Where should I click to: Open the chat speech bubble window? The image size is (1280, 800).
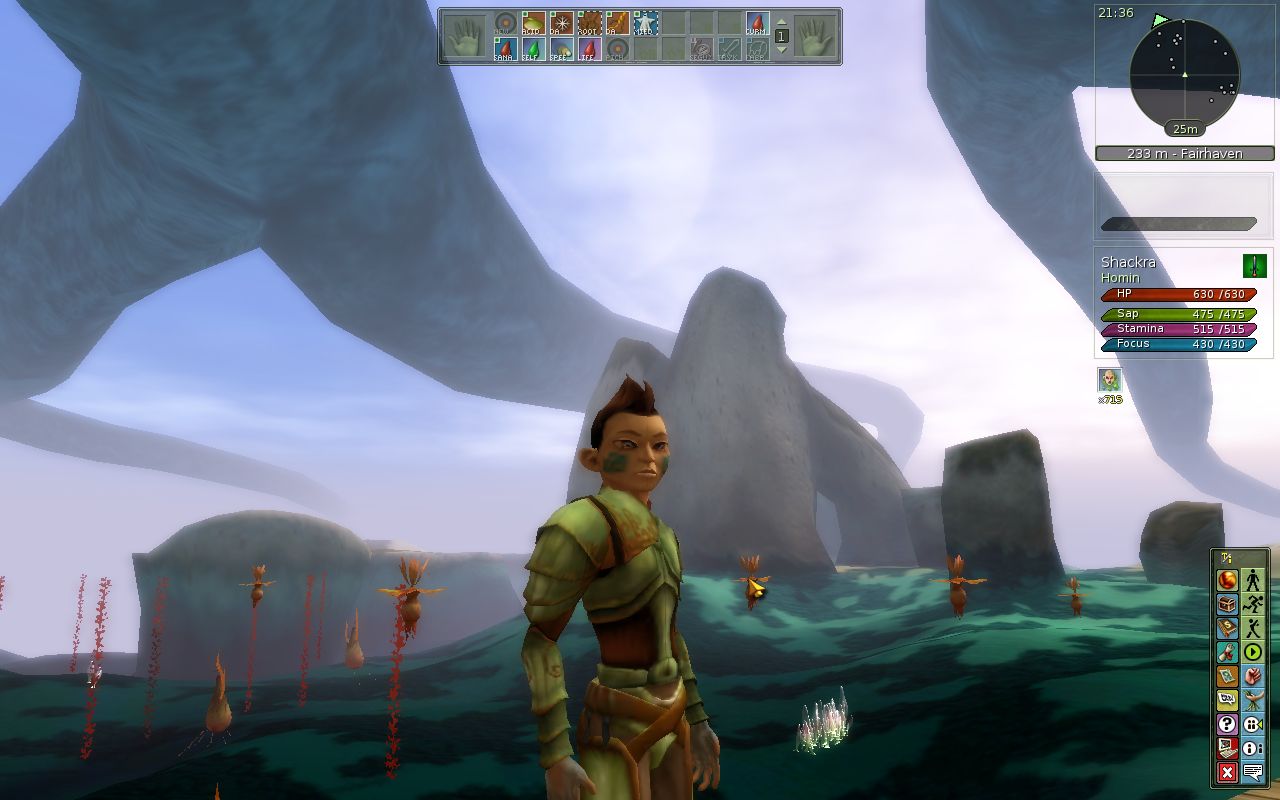click(x=1253, y=772)
